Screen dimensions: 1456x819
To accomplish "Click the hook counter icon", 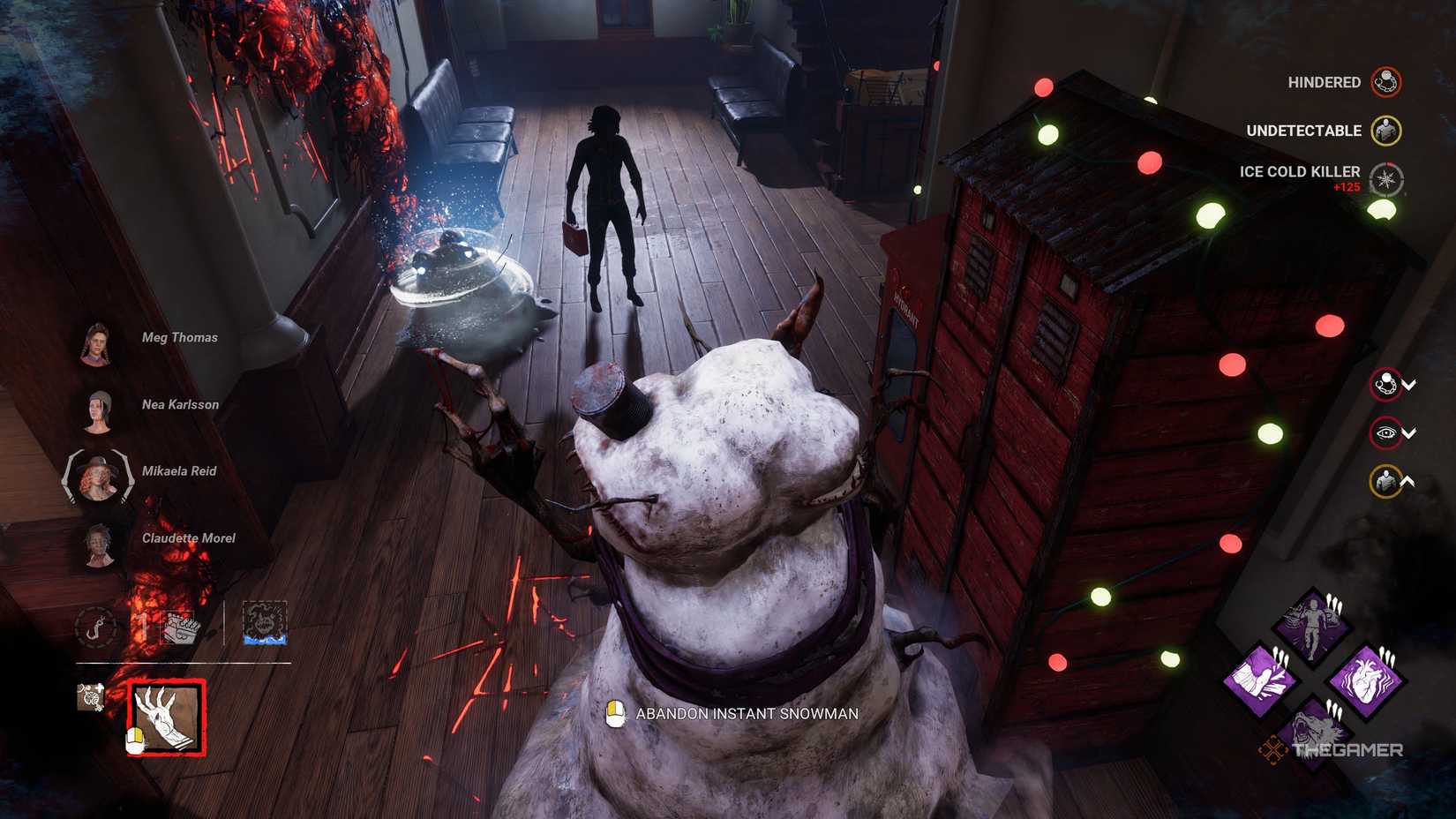I will (97, 627).
